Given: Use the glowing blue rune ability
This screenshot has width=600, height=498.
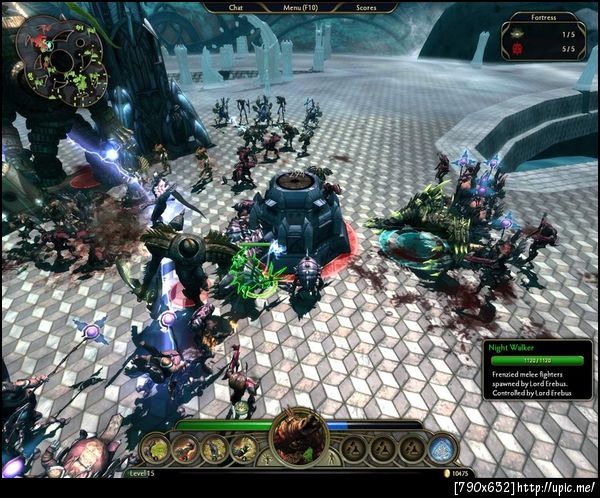Looking at the screenshot, I should [442, 449].
